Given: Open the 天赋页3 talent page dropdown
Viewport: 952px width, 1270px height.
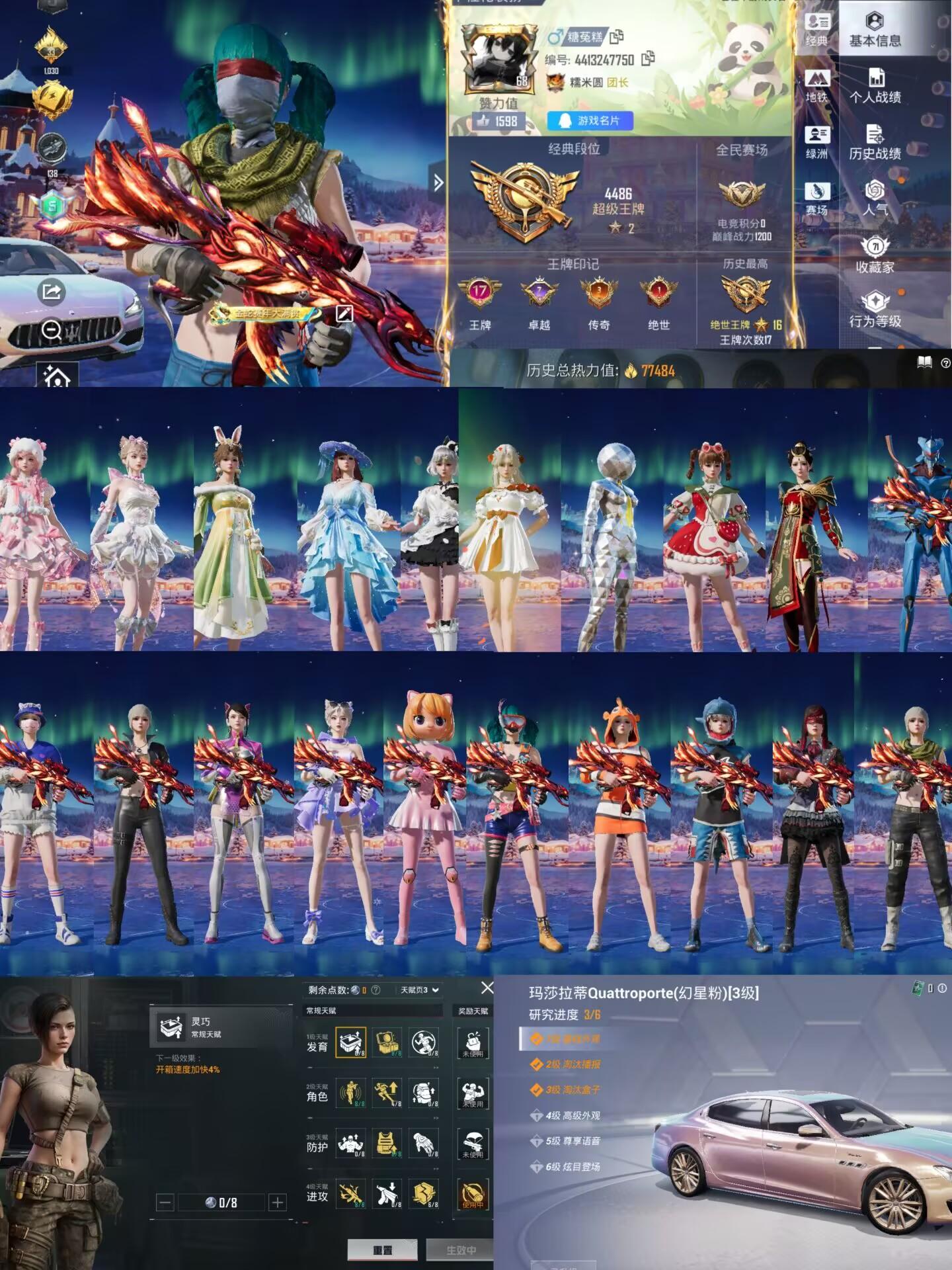Looking at the screenshot, I should [418, 990].
